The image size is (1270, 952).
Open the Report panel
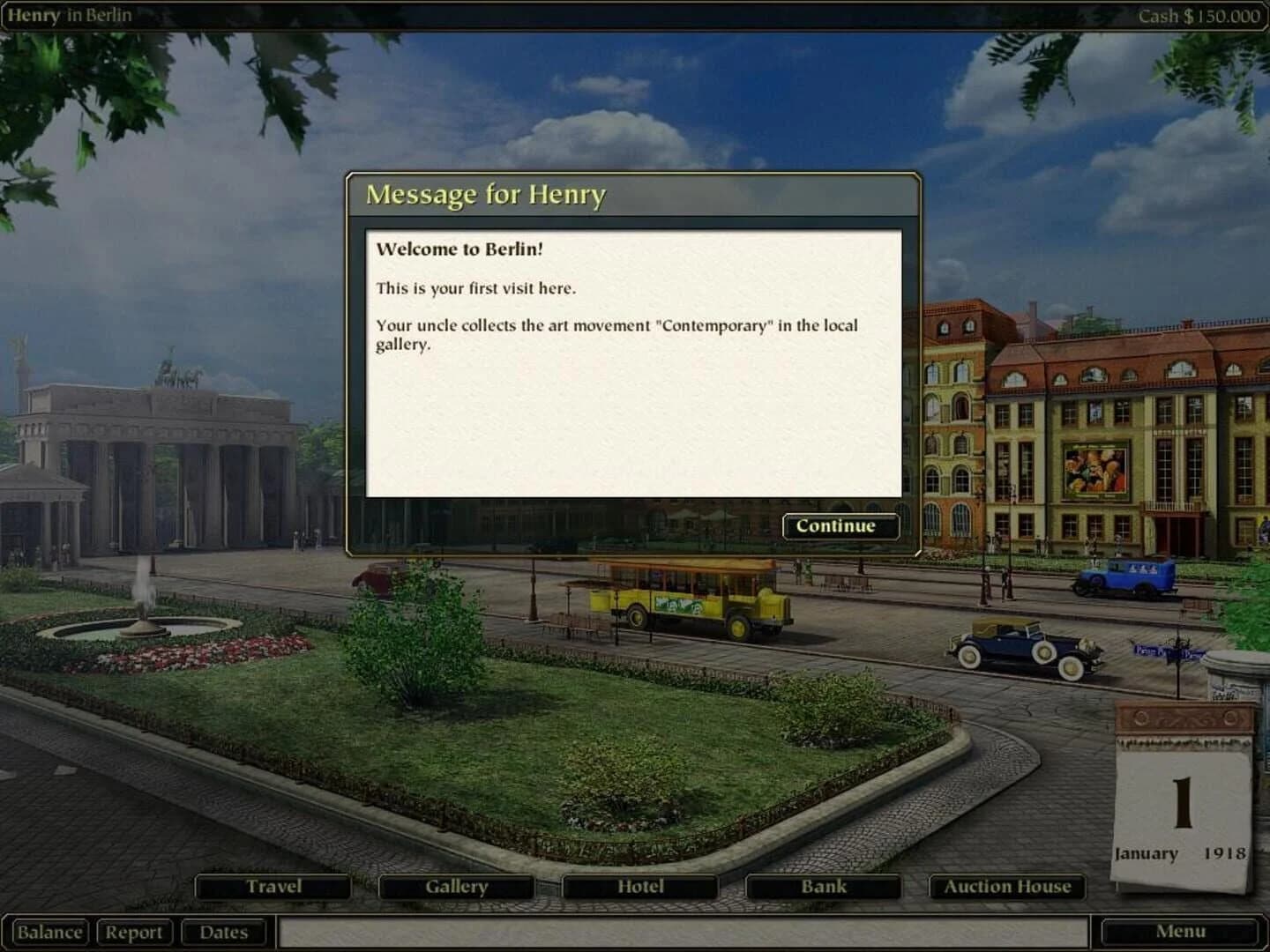[x=136, y=932]
